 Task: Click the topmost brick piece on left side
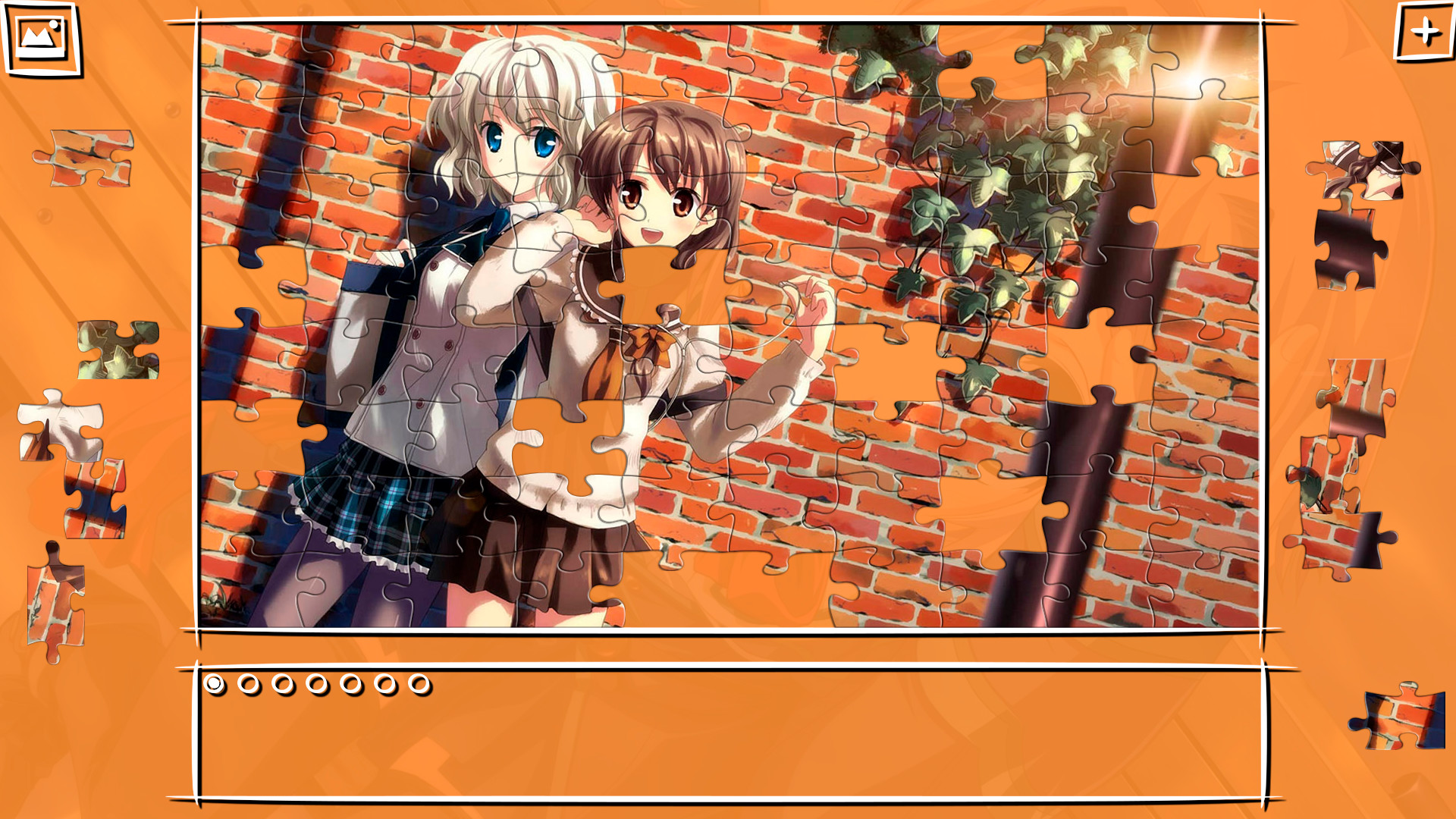87,159
